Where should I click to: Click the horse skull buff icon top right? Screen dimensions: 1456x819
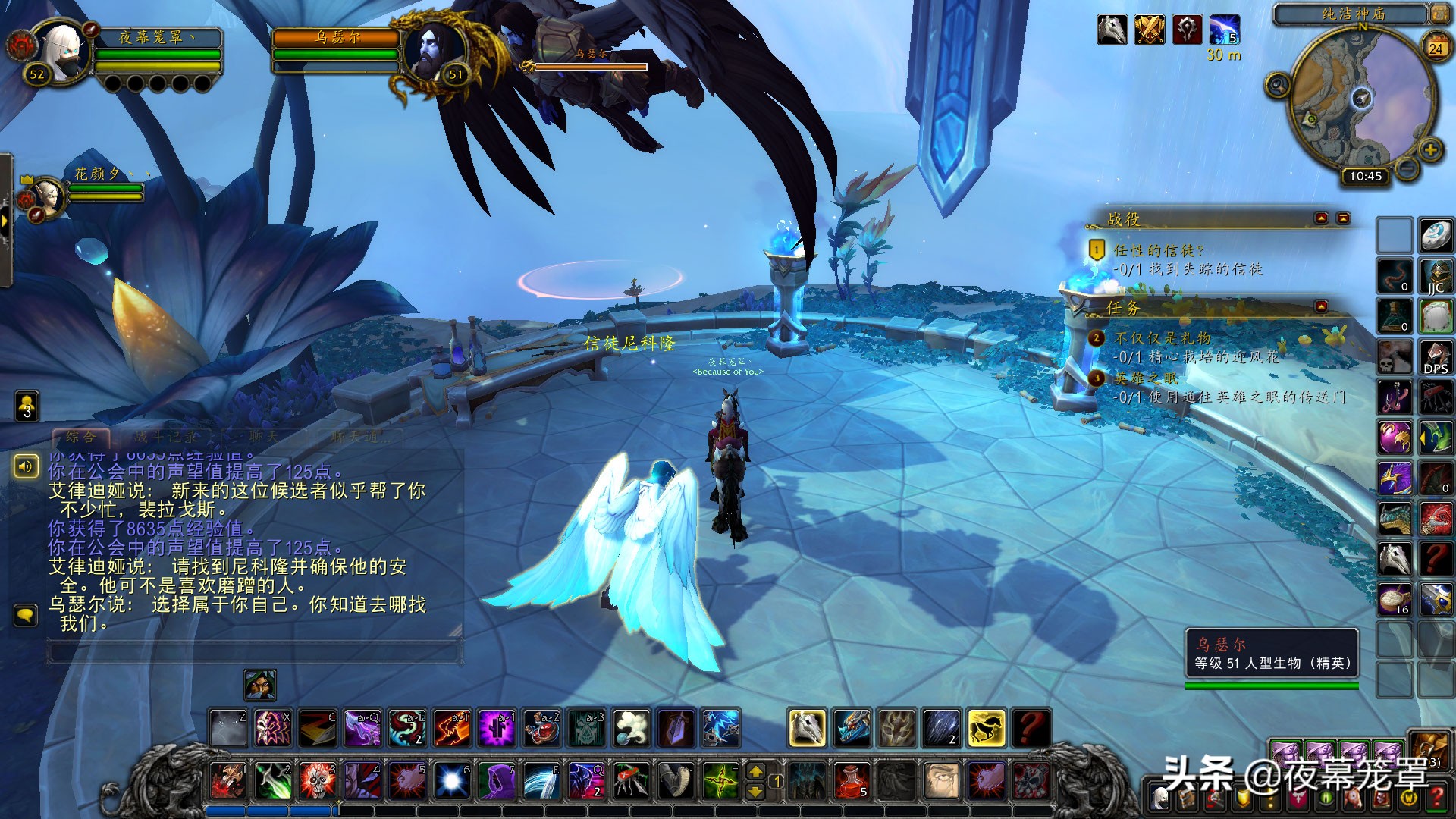[1112, 27]
